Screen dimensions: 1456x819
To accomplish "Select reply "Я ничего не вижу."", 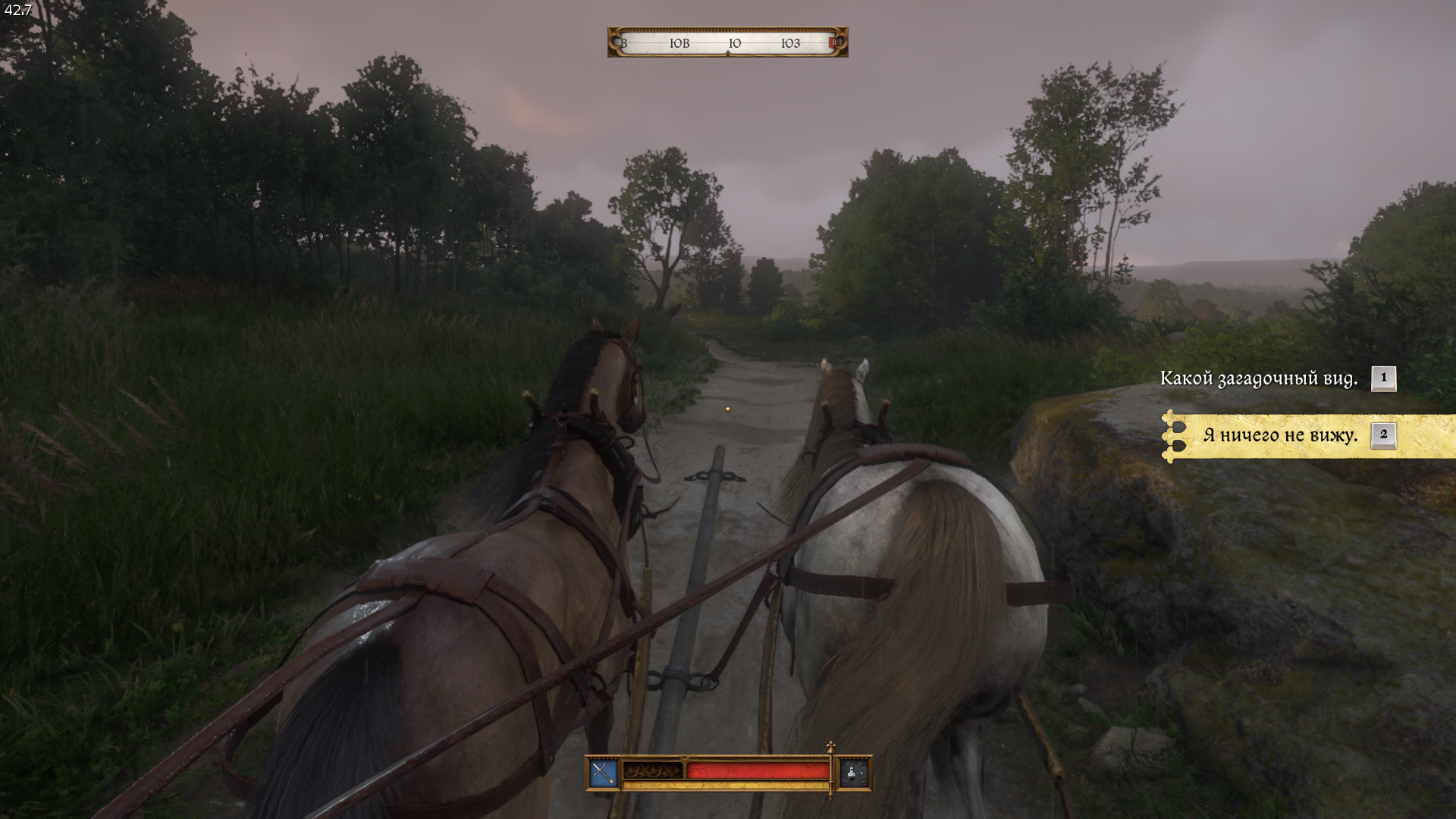I will click(1280, 435).
